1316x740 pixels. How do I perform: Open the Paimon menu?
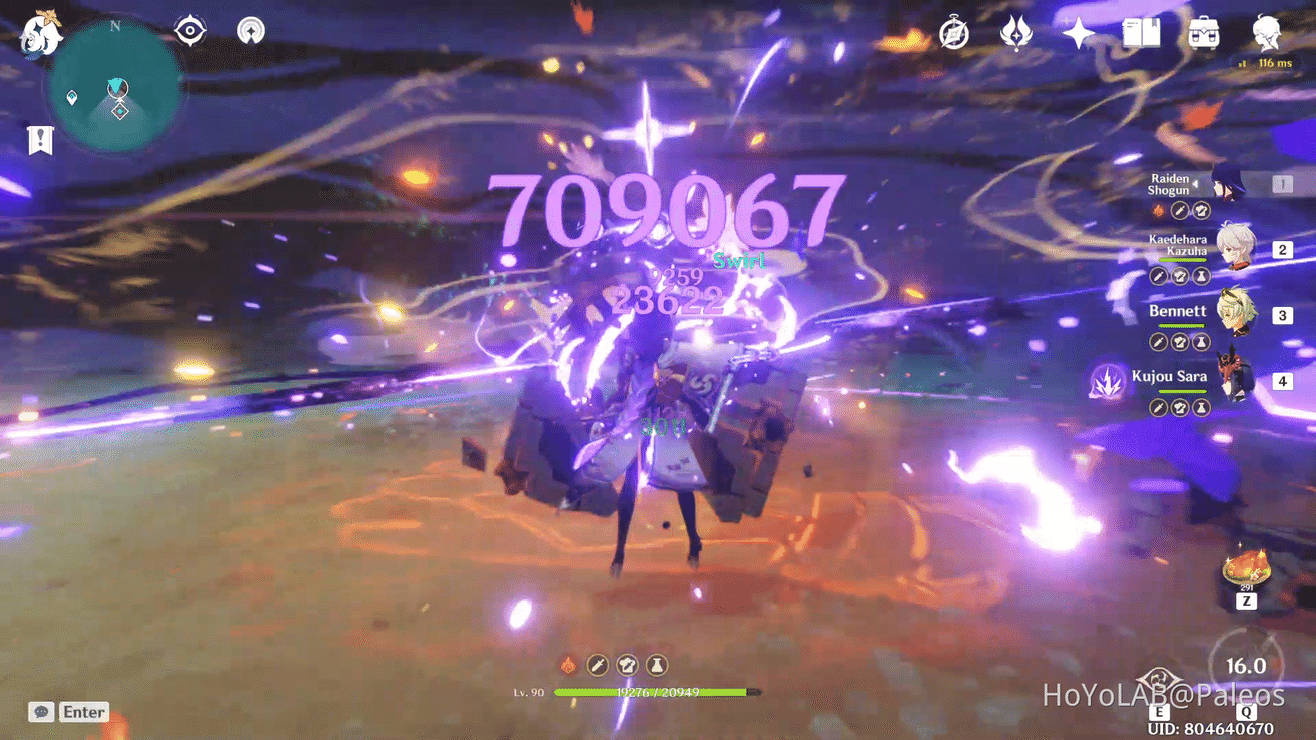click(x=40, y=35)
